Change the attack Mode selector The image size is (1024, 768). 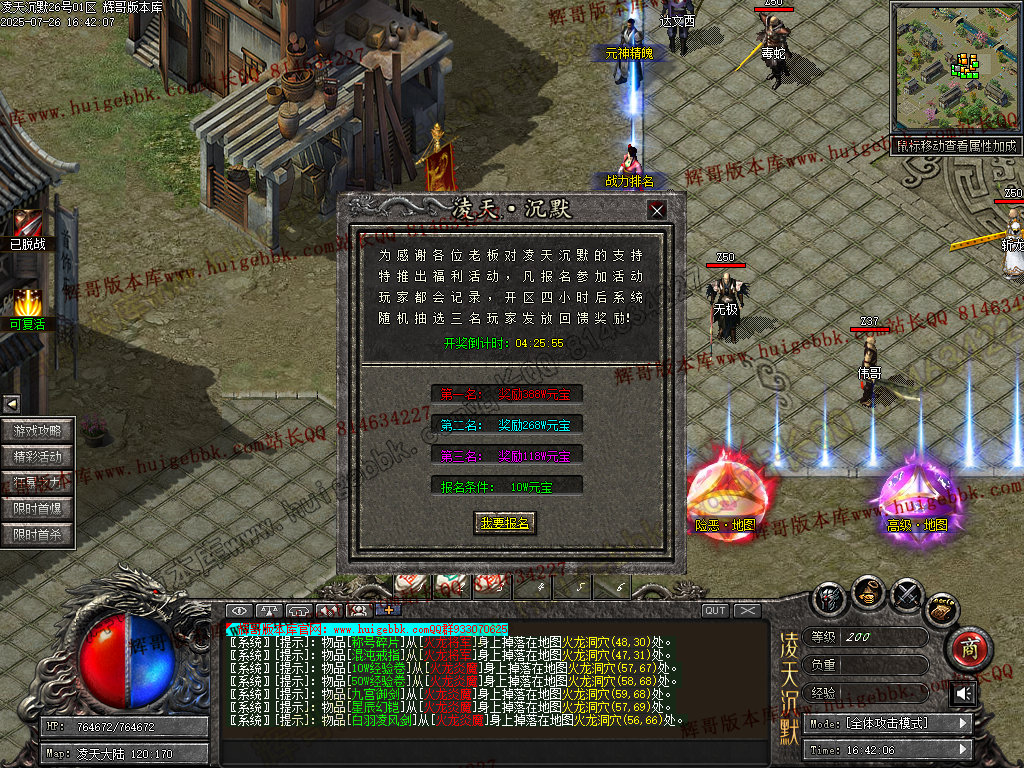tap(889, 723)
